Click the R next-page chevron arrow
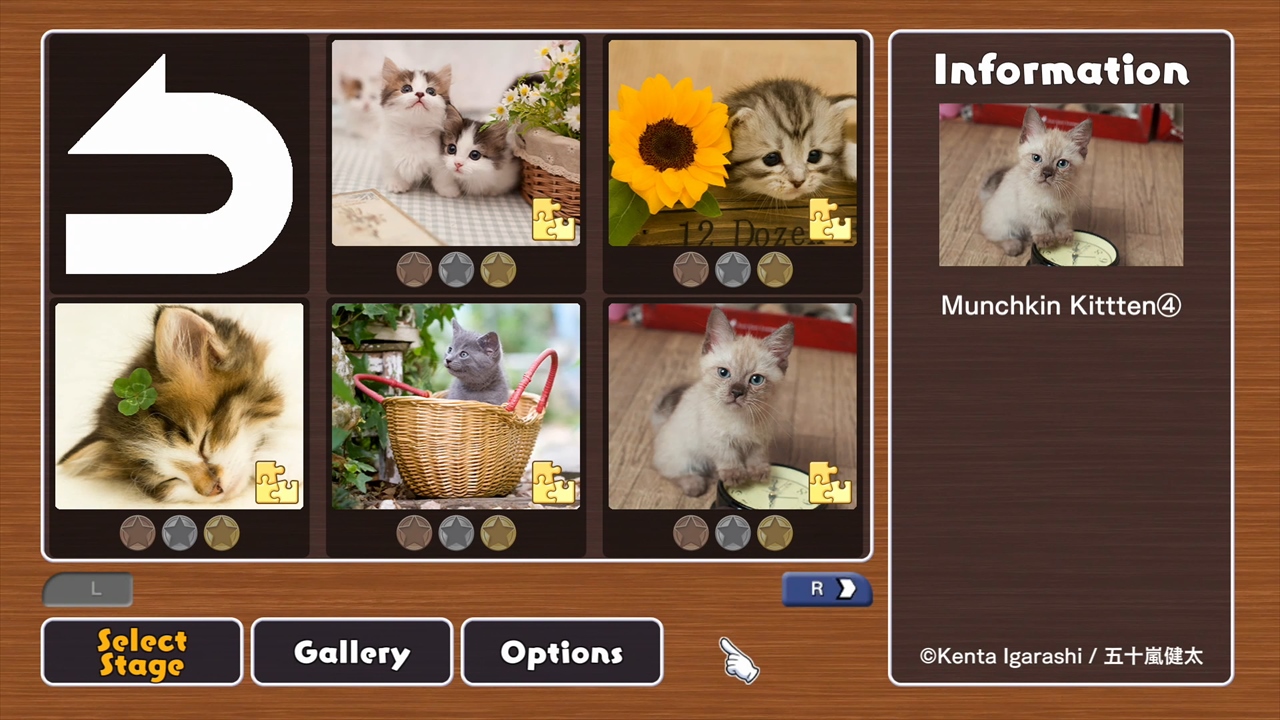Image resolution: width=1280 pixels, height=720 pixels. (x=826, y=589)
